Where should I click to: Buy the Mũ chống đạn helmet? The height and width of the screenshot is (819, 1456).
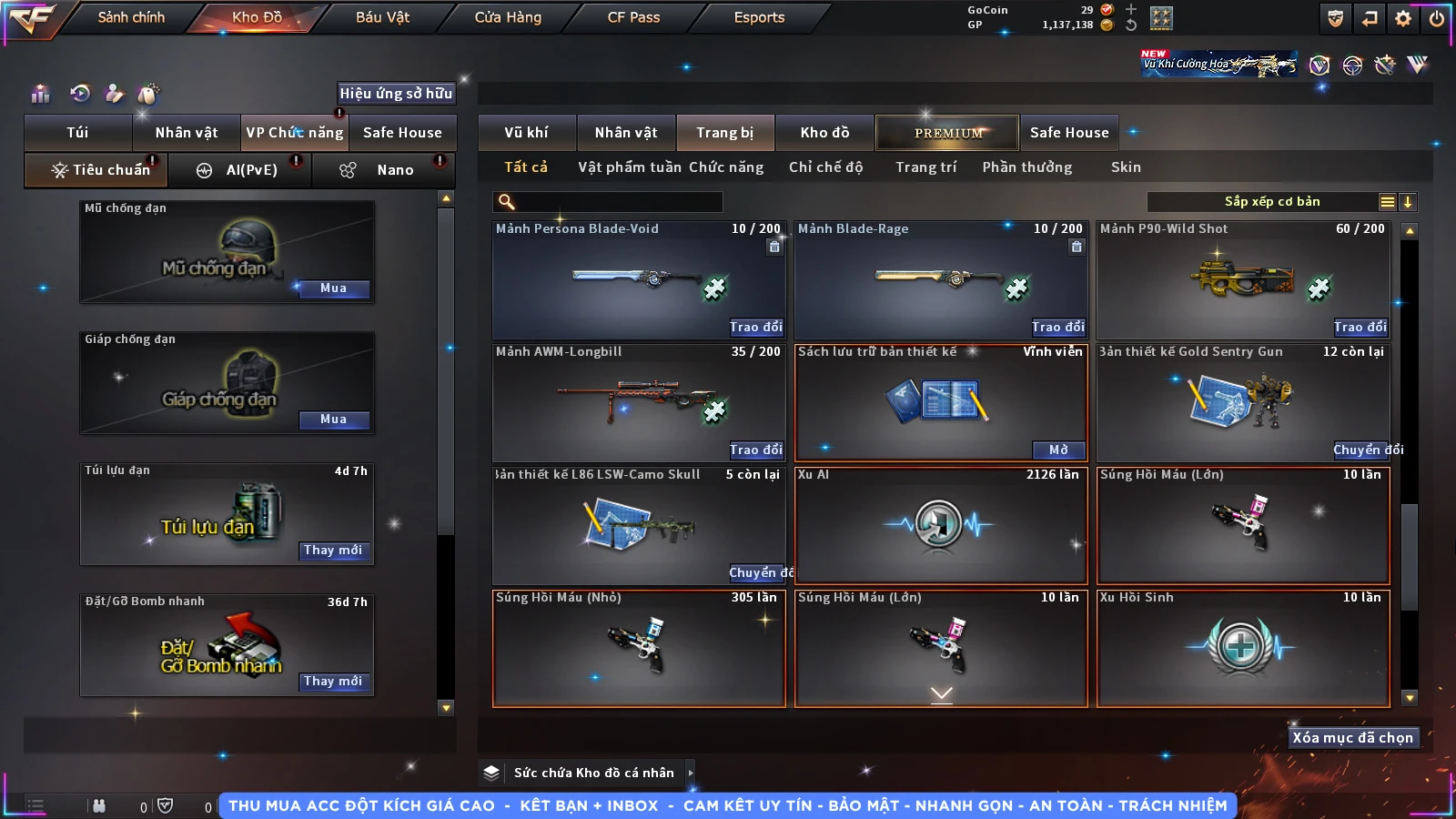coord(333,288)
